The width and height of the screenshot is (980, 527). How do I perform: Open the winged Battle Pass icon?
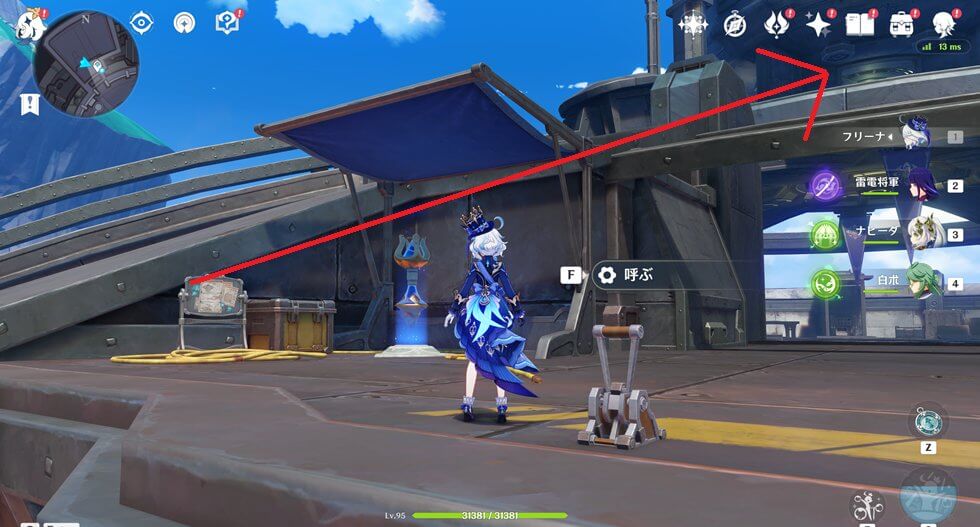777,25
